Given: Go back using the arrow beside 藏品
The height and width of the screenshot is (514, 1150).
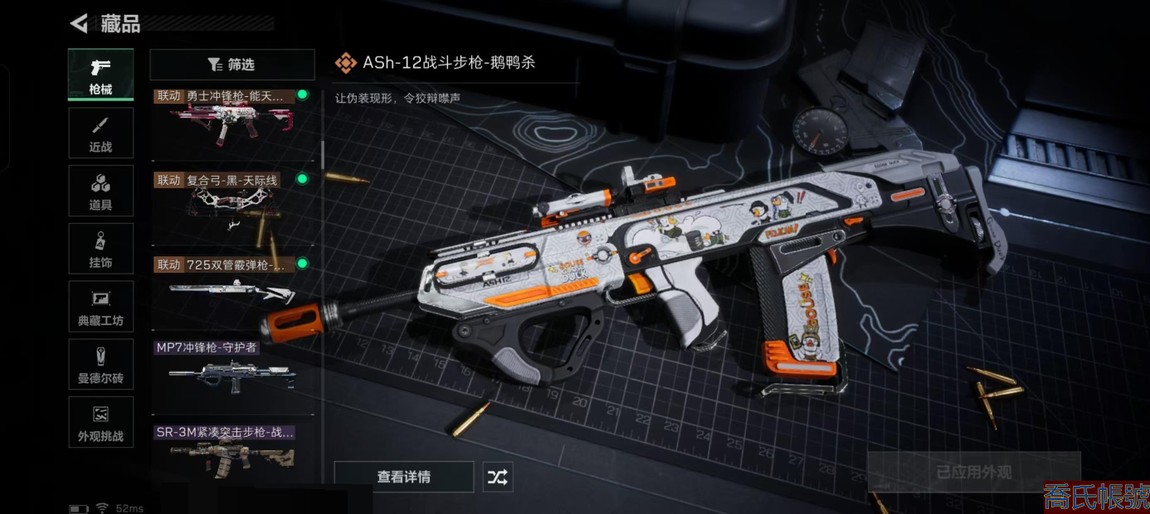Looking at the screenshot, I should [x=79, y=23].
